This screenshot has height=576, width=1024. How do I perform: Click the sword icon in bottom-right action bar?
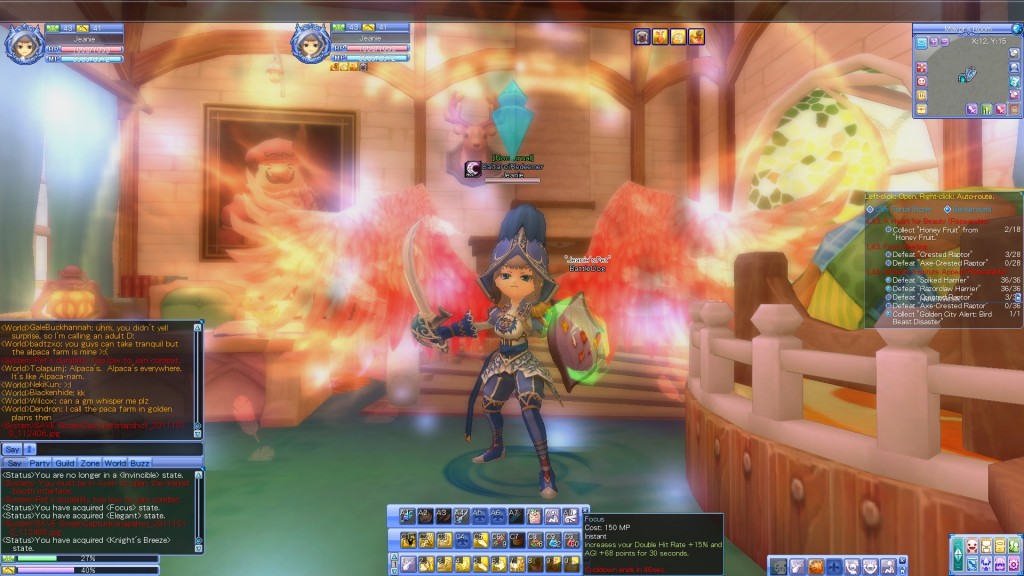[x=798, y=566]
